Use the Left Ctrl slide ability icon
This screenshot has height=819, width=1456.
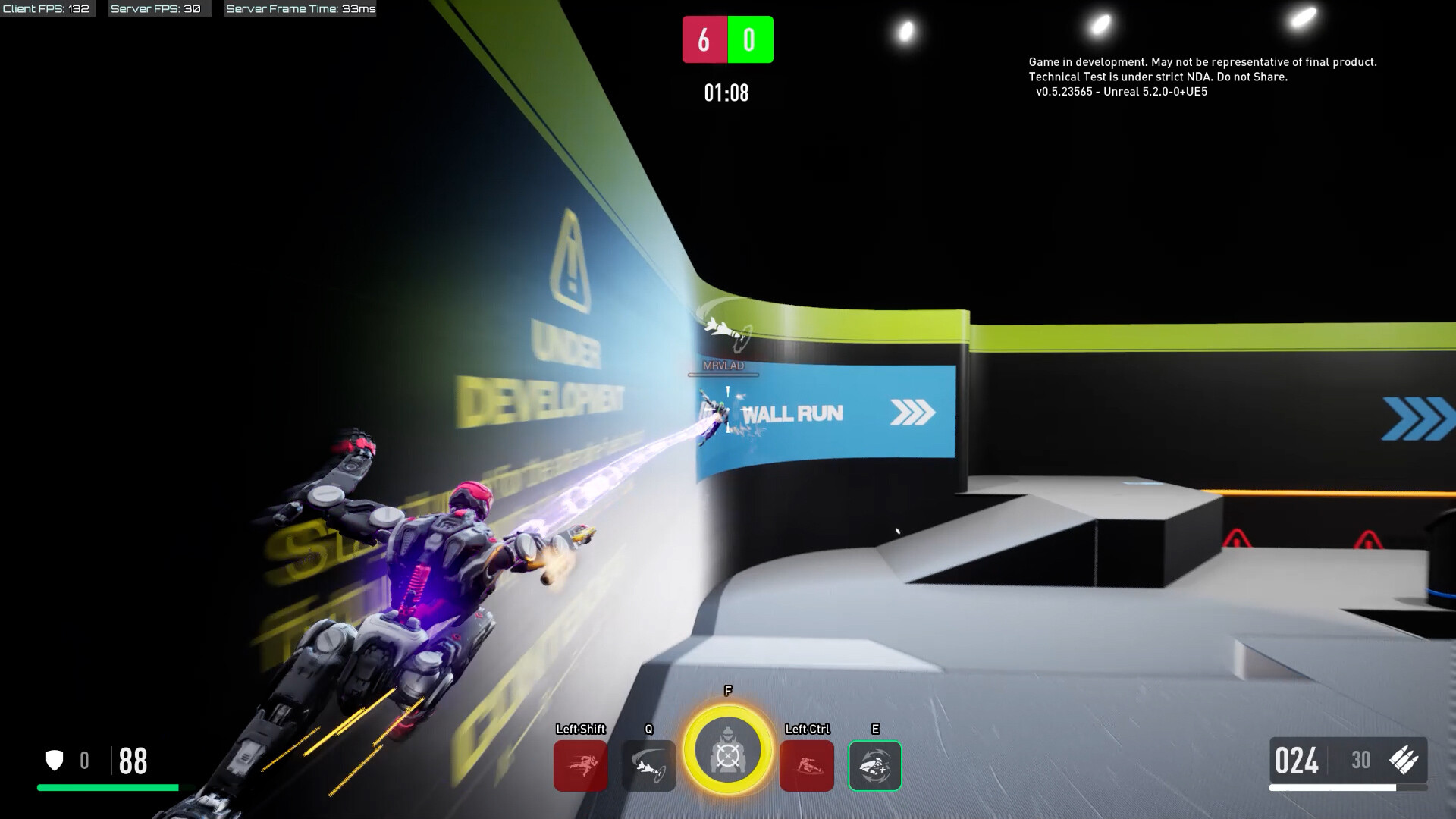point(807,766)
